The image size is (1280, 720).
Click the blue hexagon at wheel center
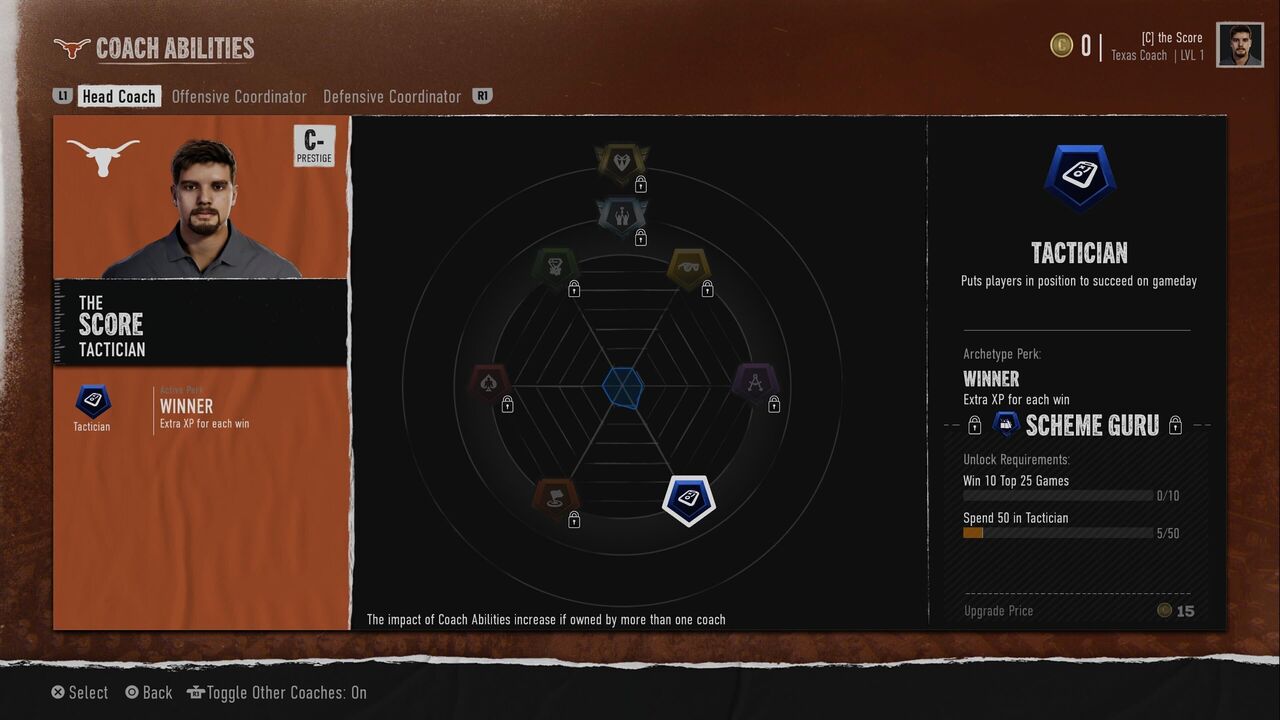pyautogui.click(x=623, y=387)
